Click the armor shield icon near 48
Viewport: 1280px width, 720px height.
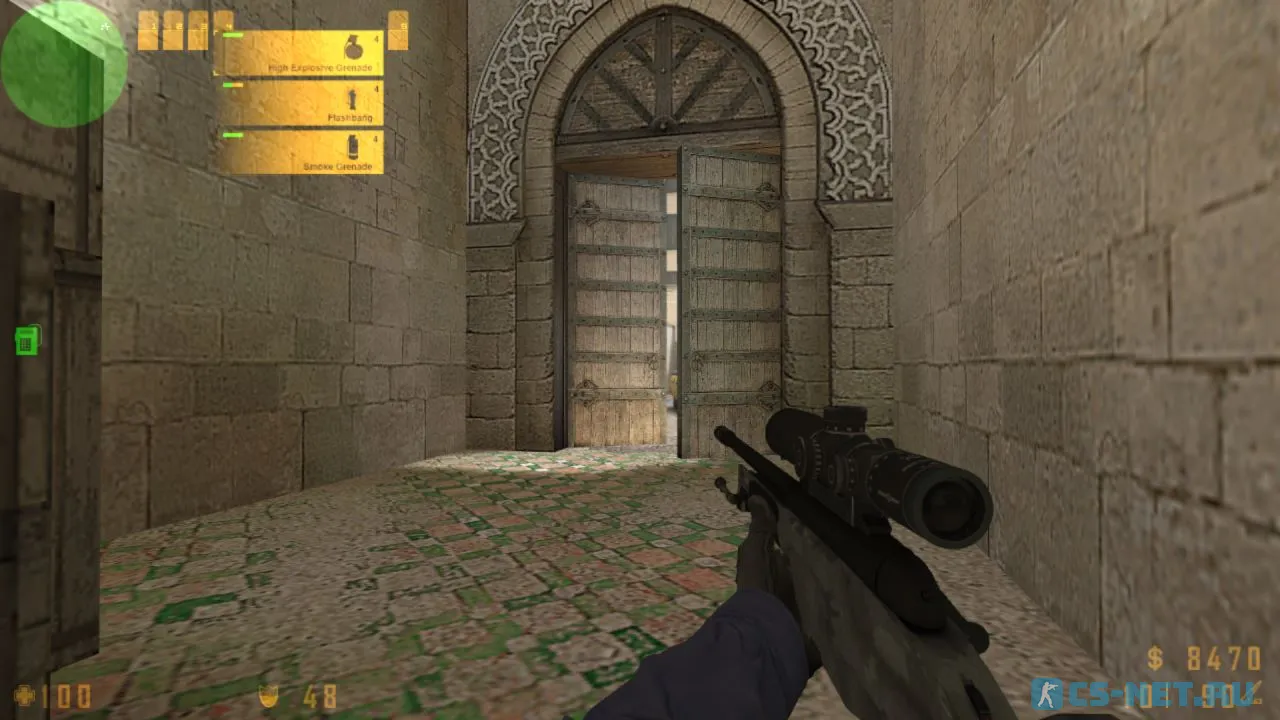tap(270, 697)
